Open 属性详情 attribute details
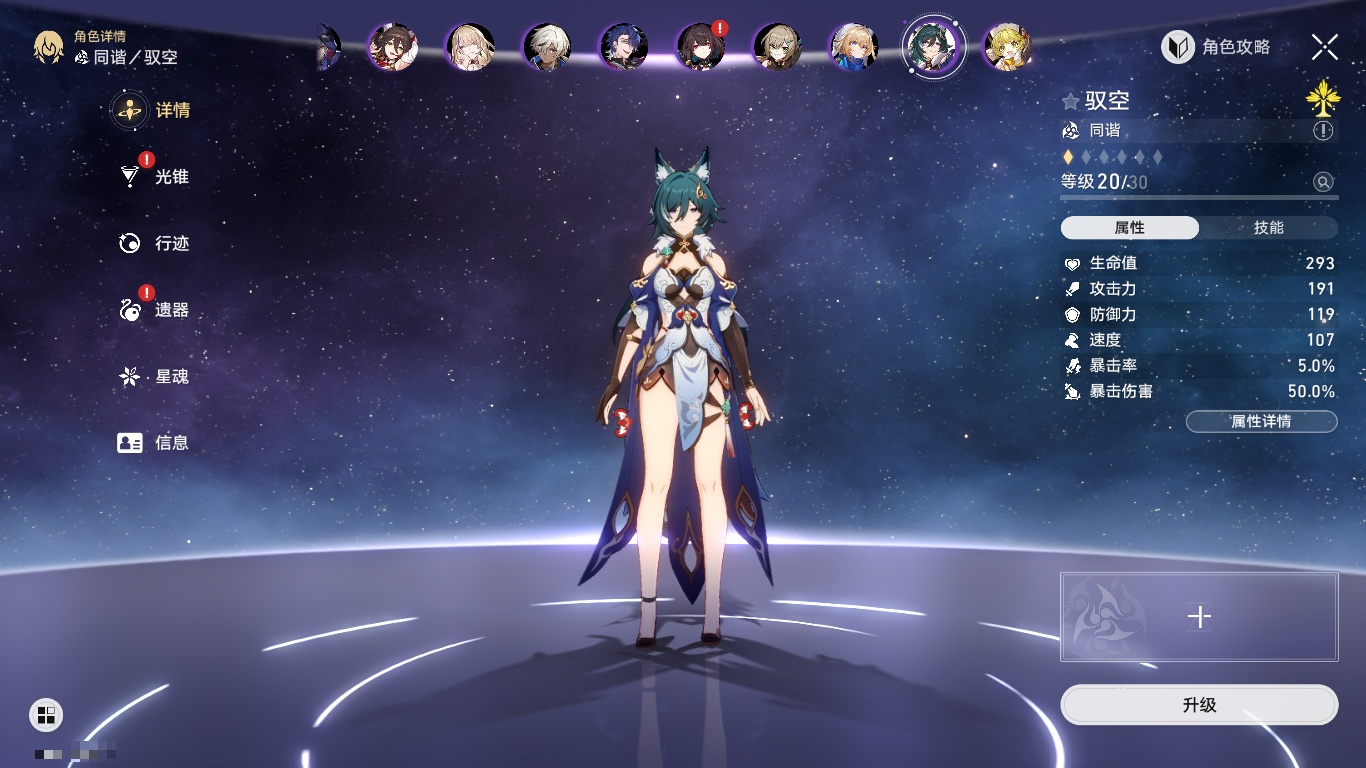The height and width of the screenshot is (768, 1366). [1261, 421]
